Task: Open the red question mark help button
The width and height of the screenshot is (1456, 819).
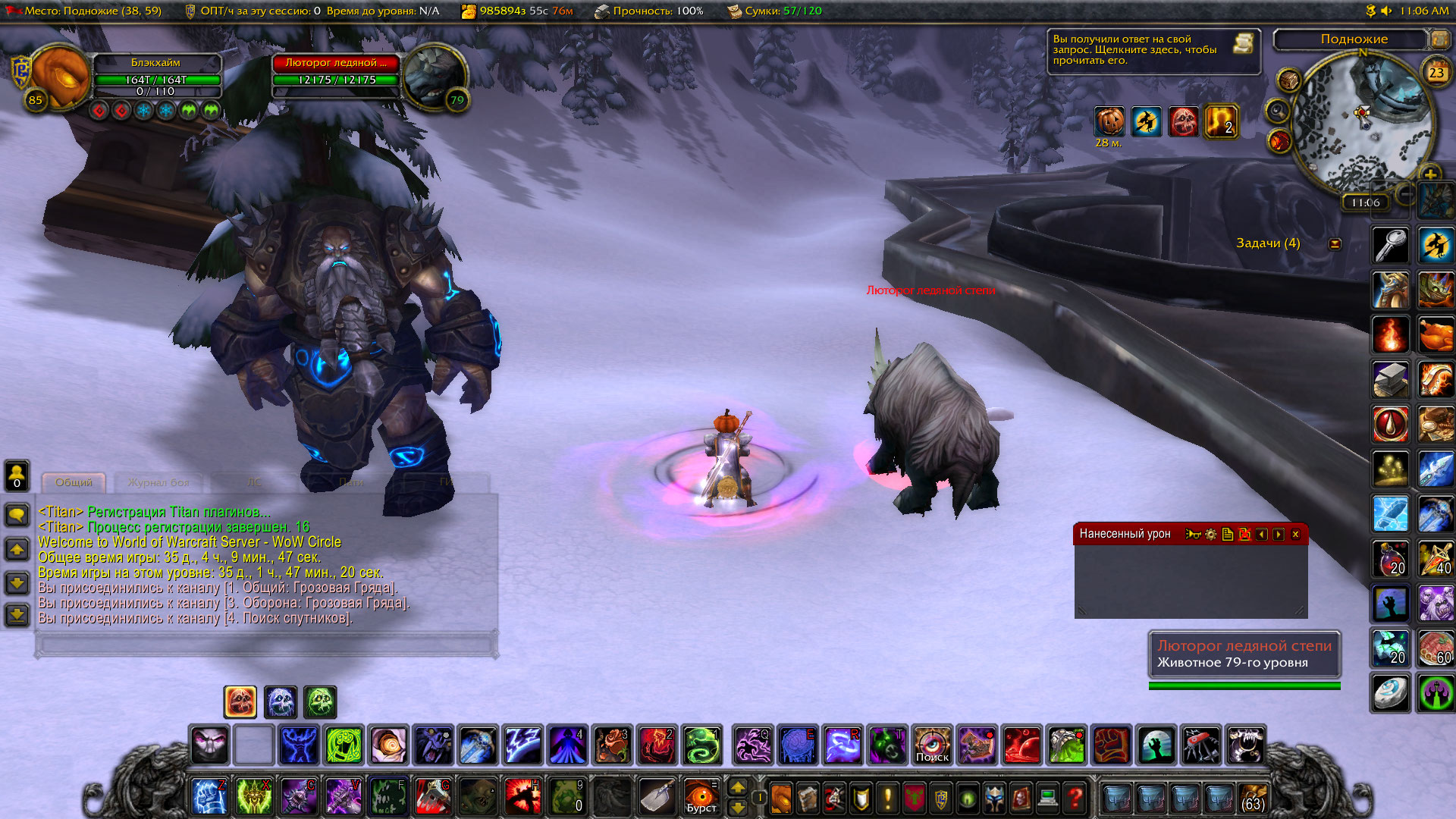Action: point(1075,798)
